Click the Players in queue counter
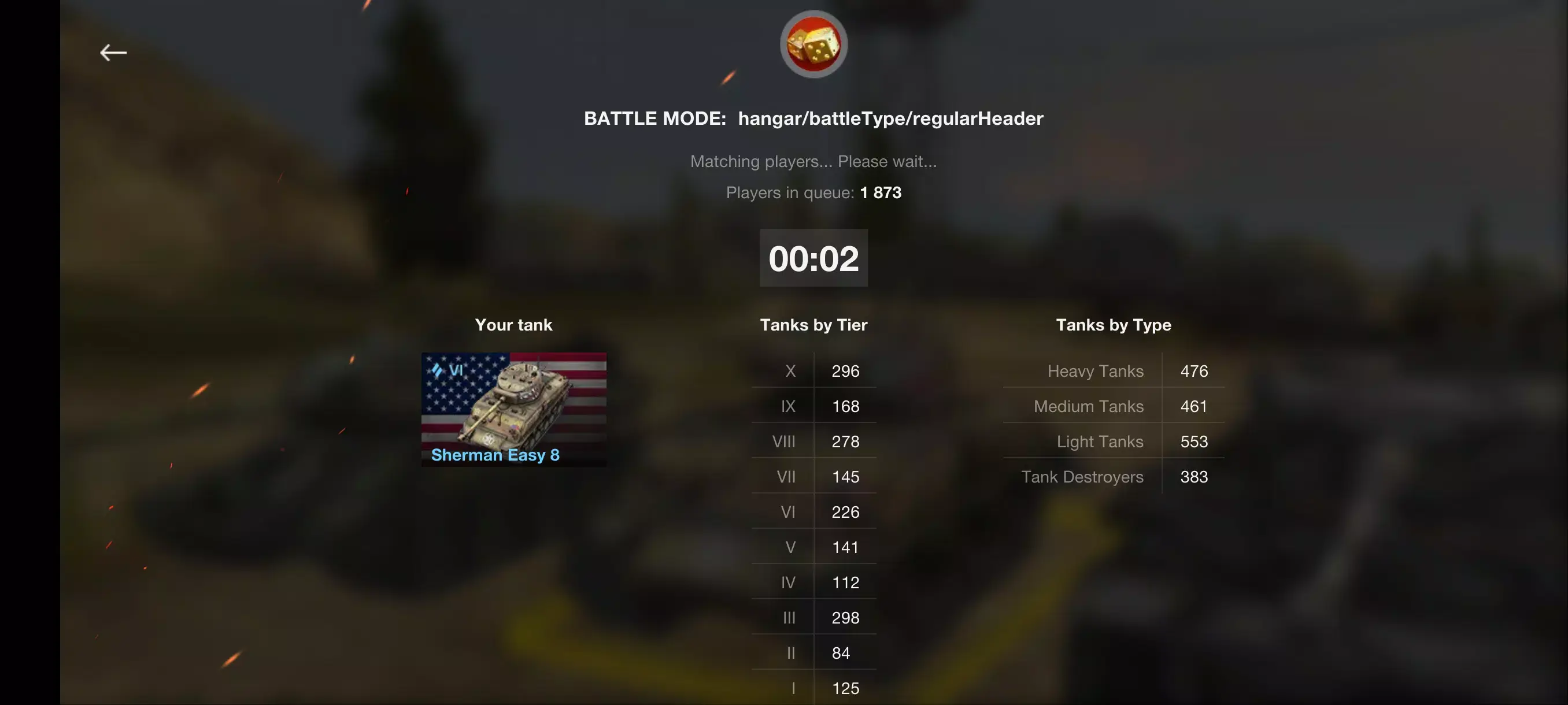Screen dimensions: 1568x705 (813, 192)
